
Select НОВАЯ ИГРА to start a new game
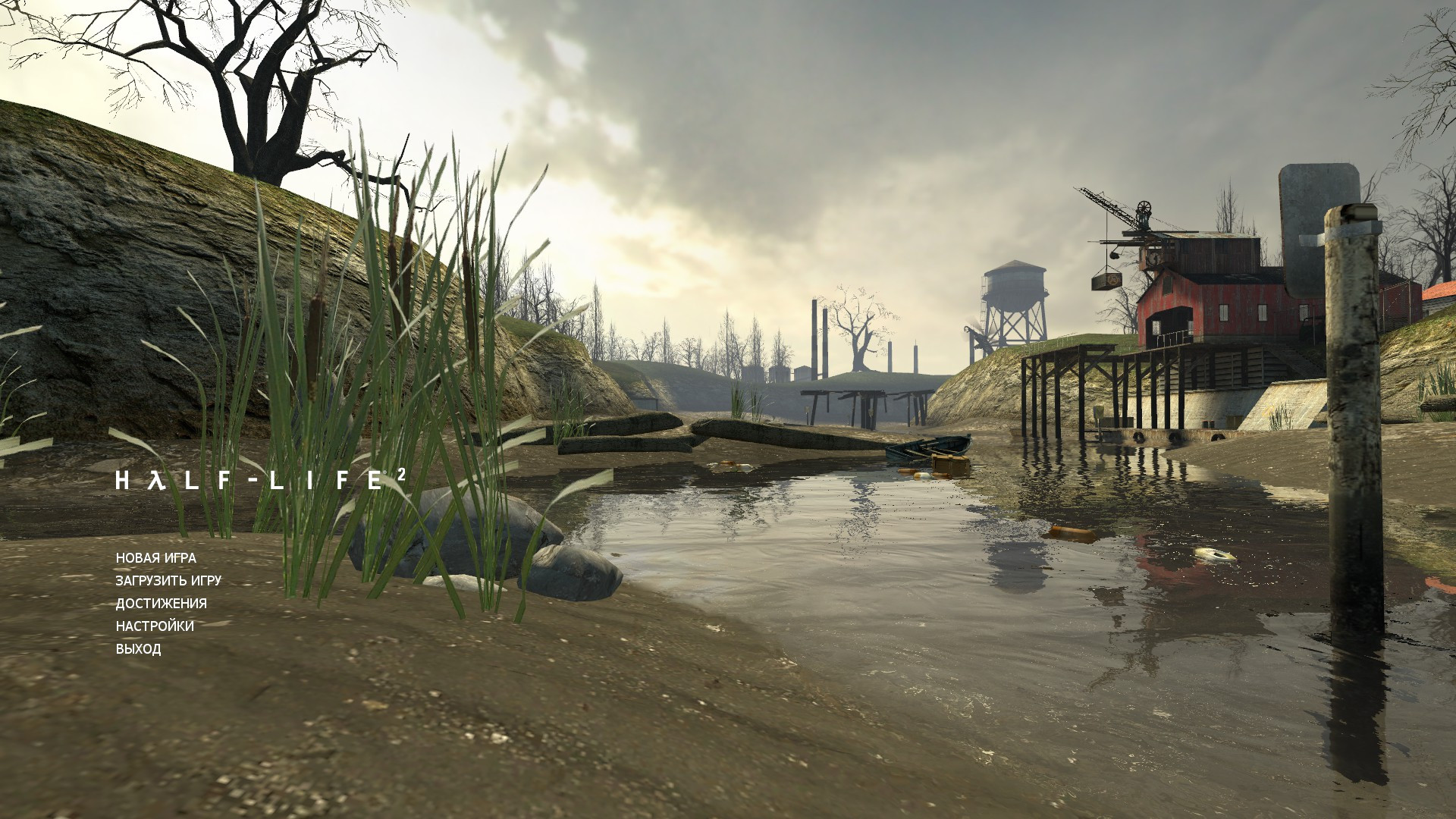tap(155, 557)
